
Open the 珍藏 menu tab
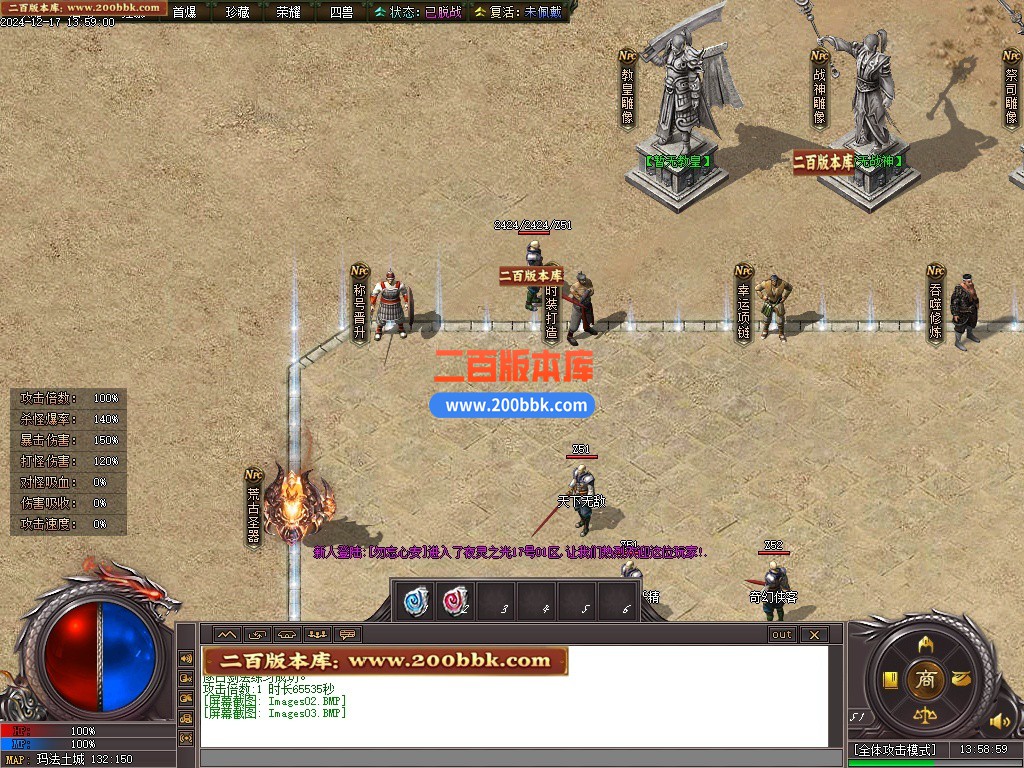click(x=237, y=12)
